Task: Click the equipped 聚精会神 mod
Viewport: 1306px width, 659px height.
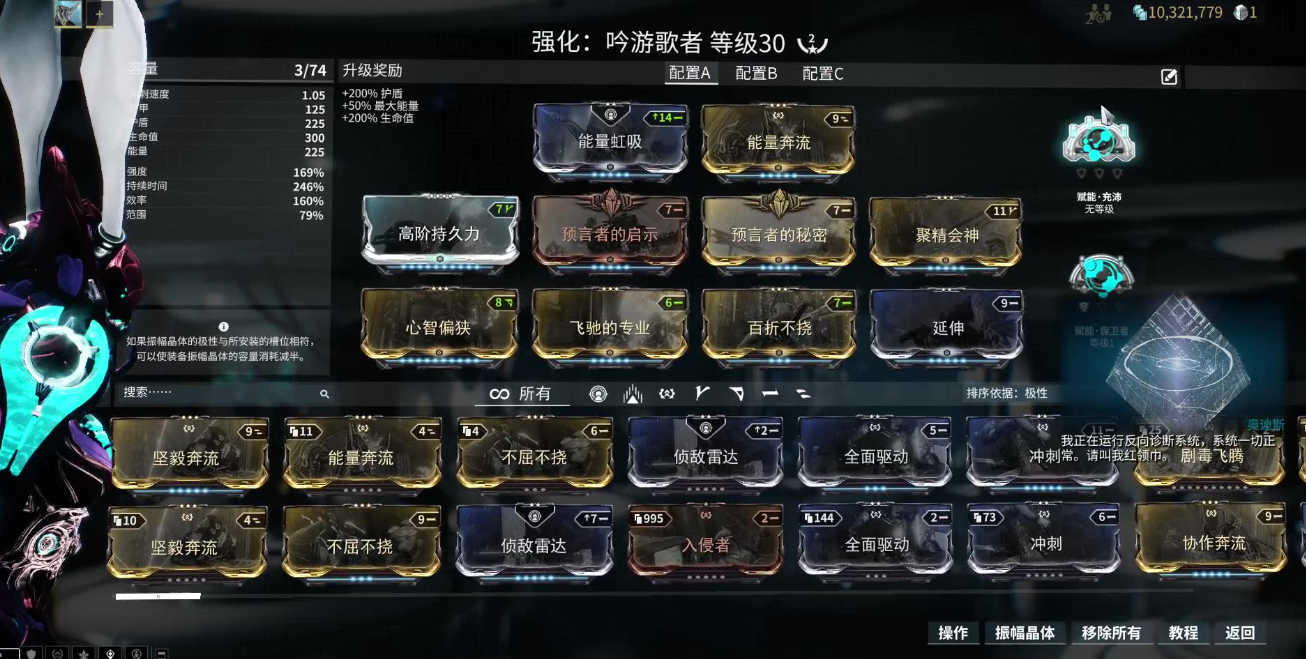Action: click(x=947, y=233)
